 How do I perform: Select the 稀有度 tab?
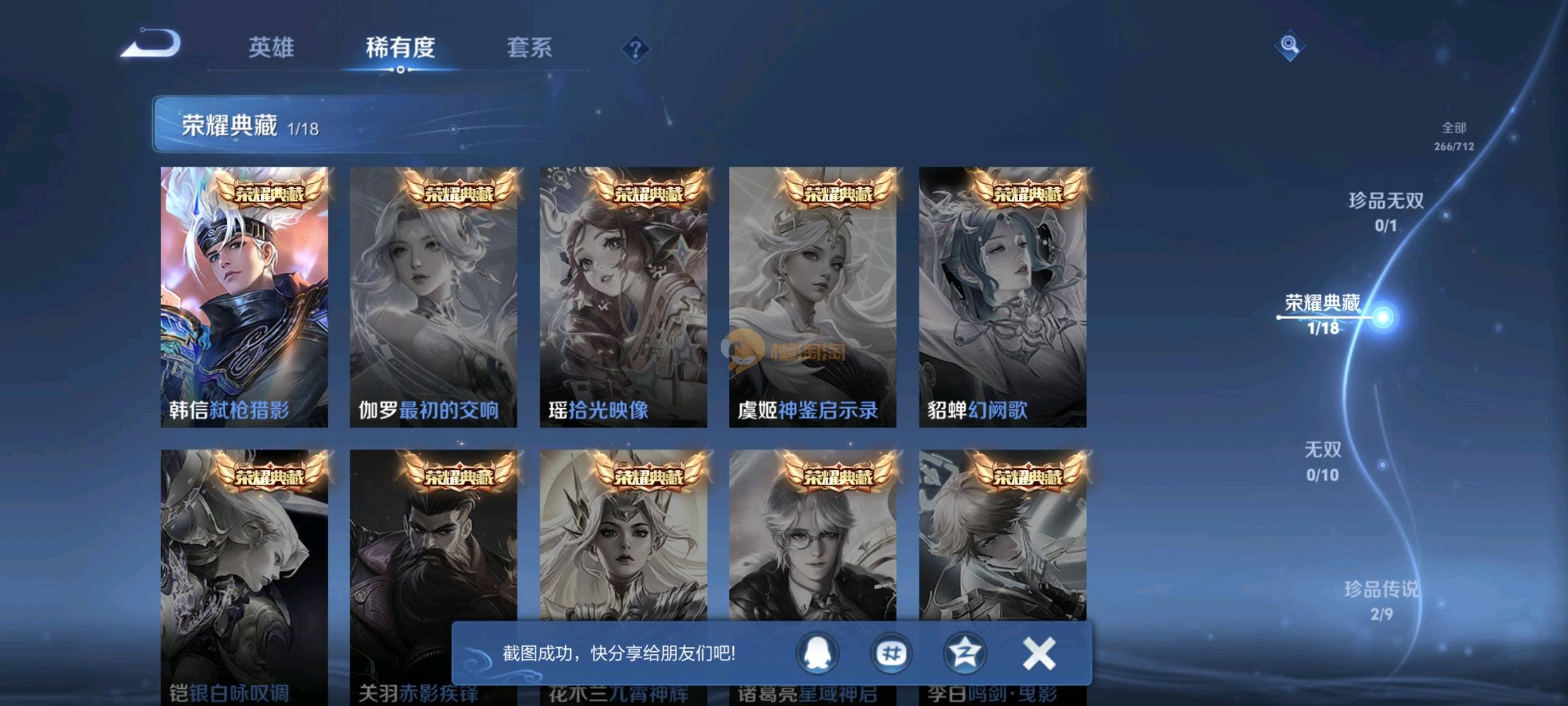pos(400,48)
